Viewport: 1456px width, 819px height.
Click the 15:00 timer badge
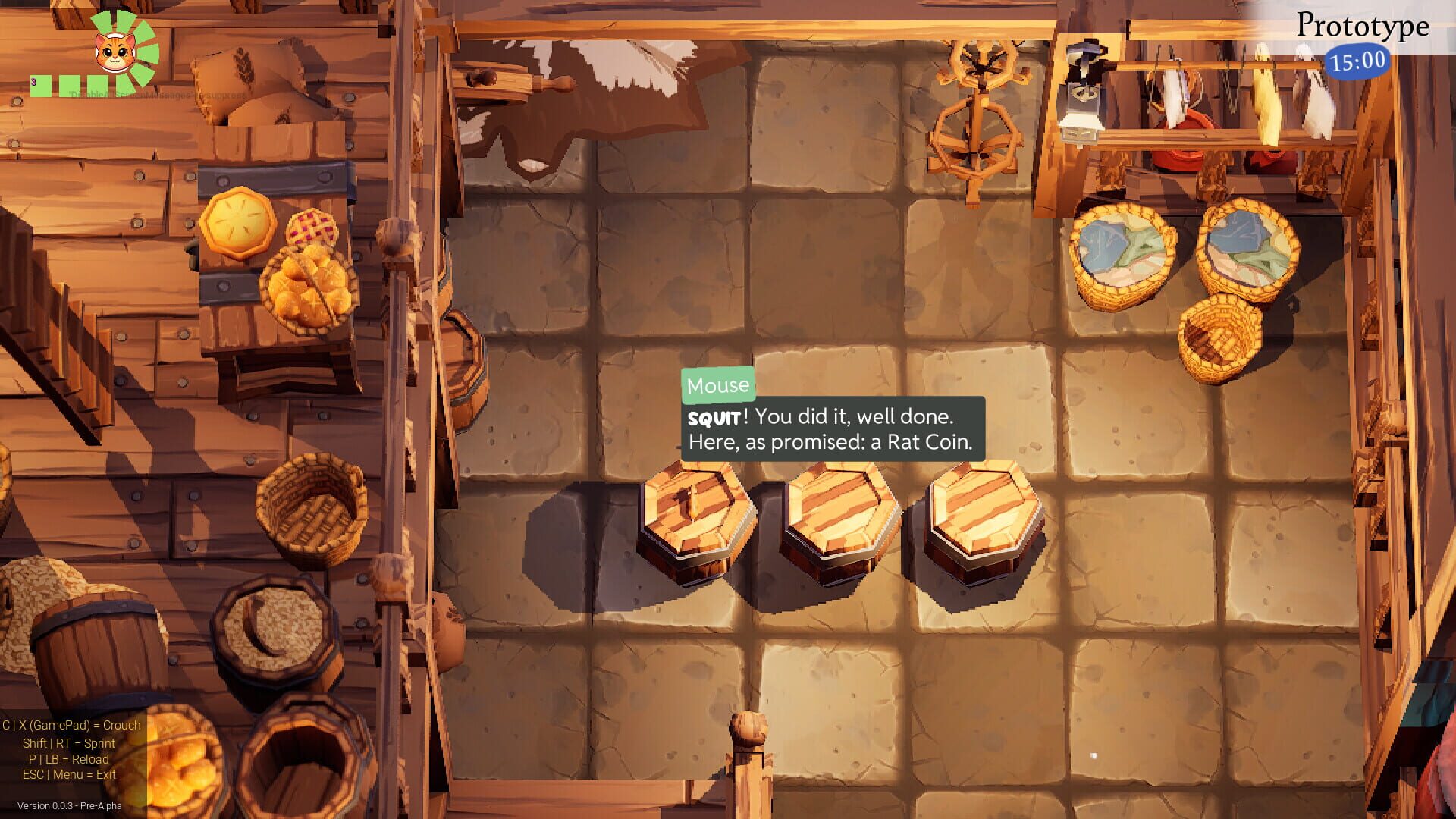click(x=1357, y=61)
